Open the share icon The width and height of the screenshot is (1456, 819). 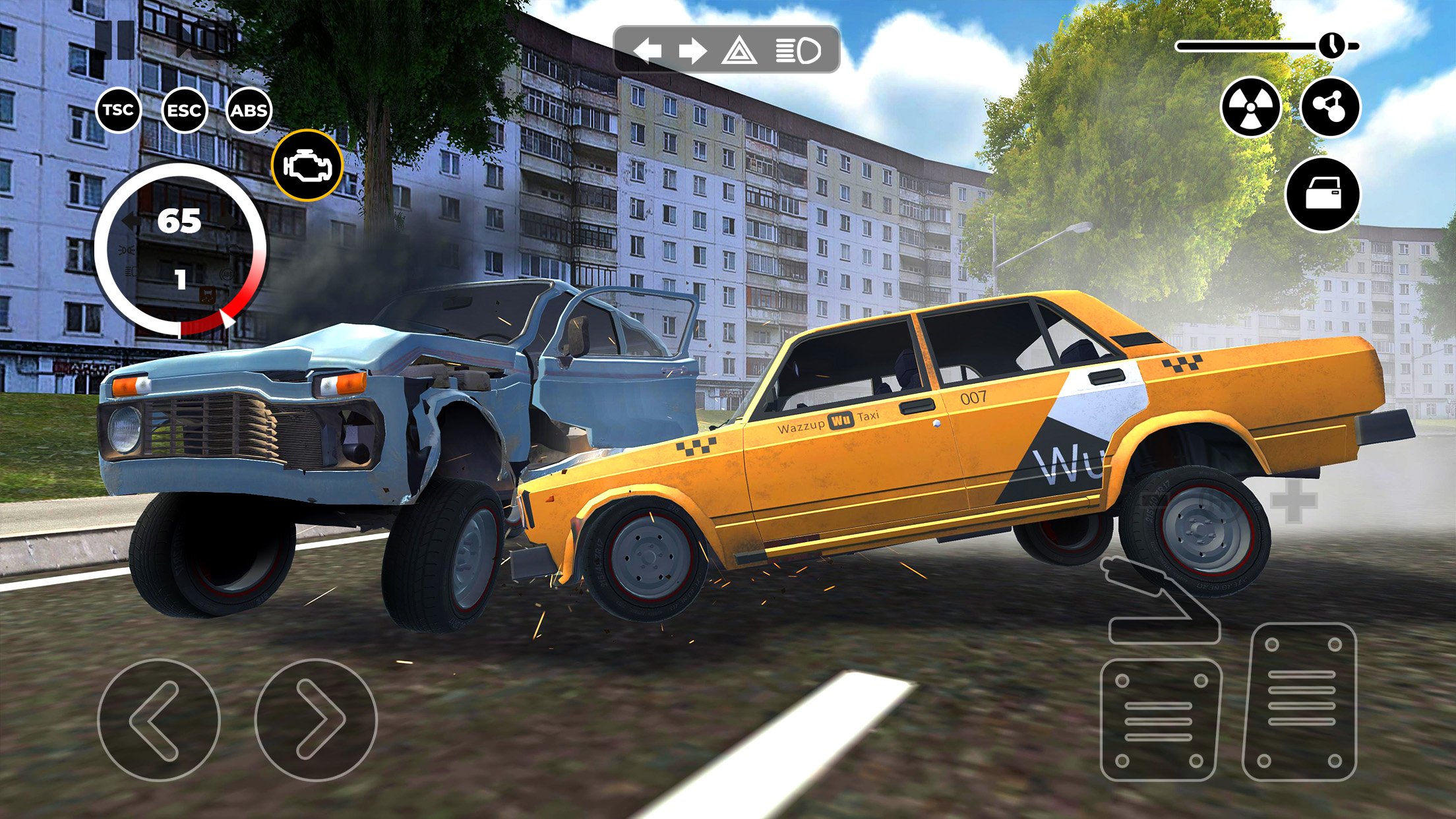(x=1332, y=106)
